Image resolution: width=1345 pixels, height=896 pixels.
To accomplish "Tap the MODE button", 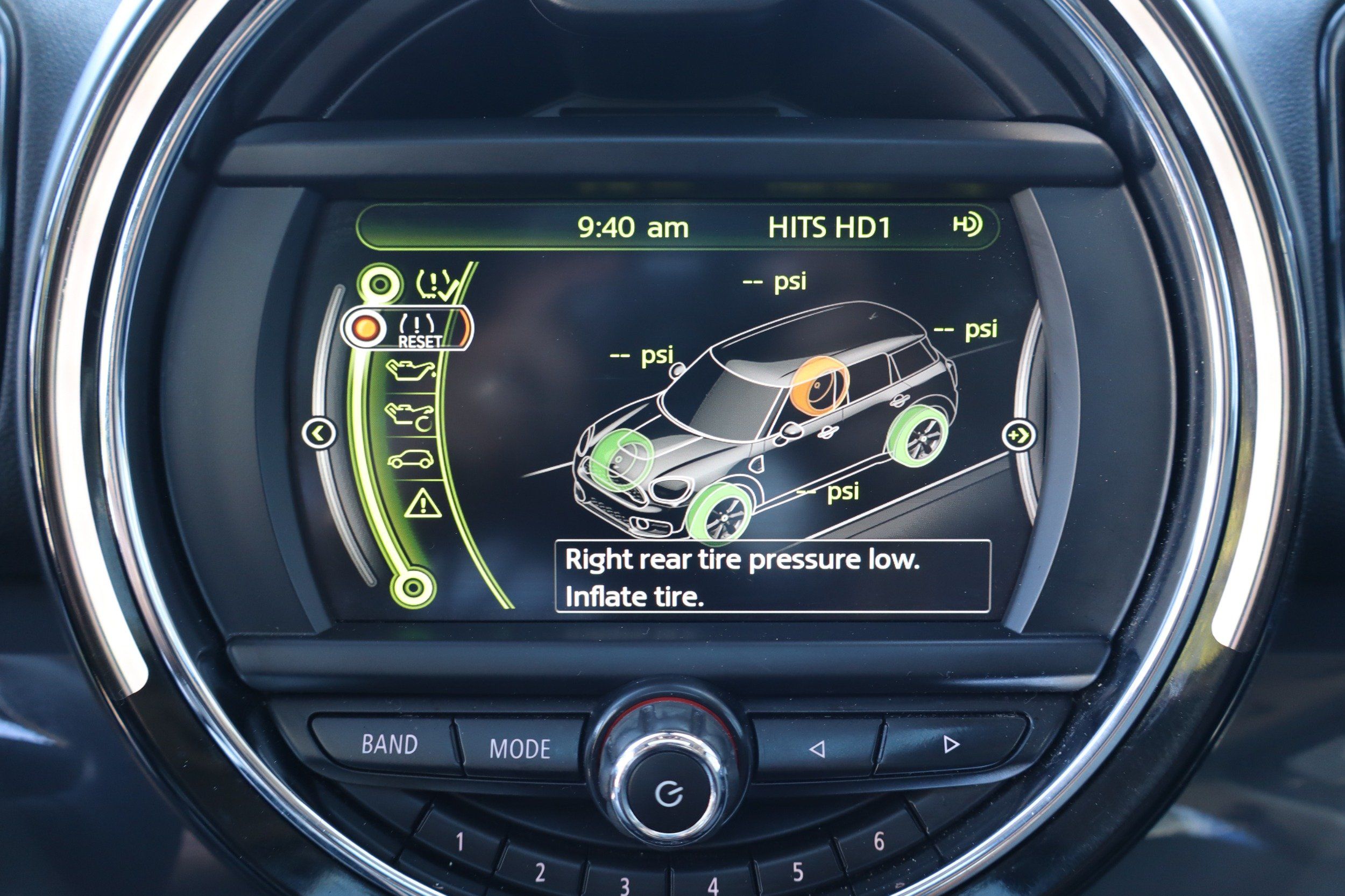I will click(520, 749).
